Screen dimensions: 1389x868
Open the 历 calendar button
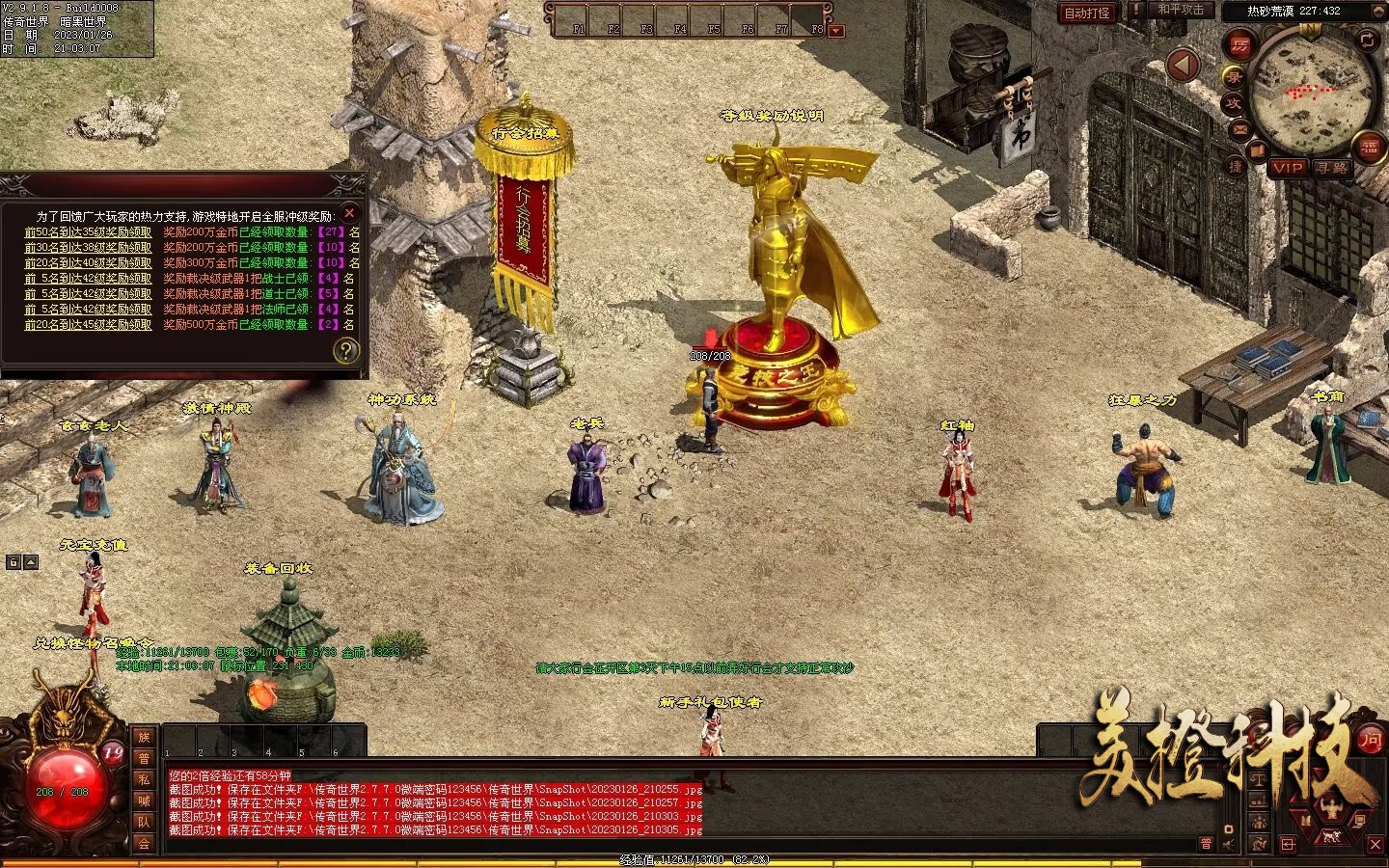(1239, 44)
